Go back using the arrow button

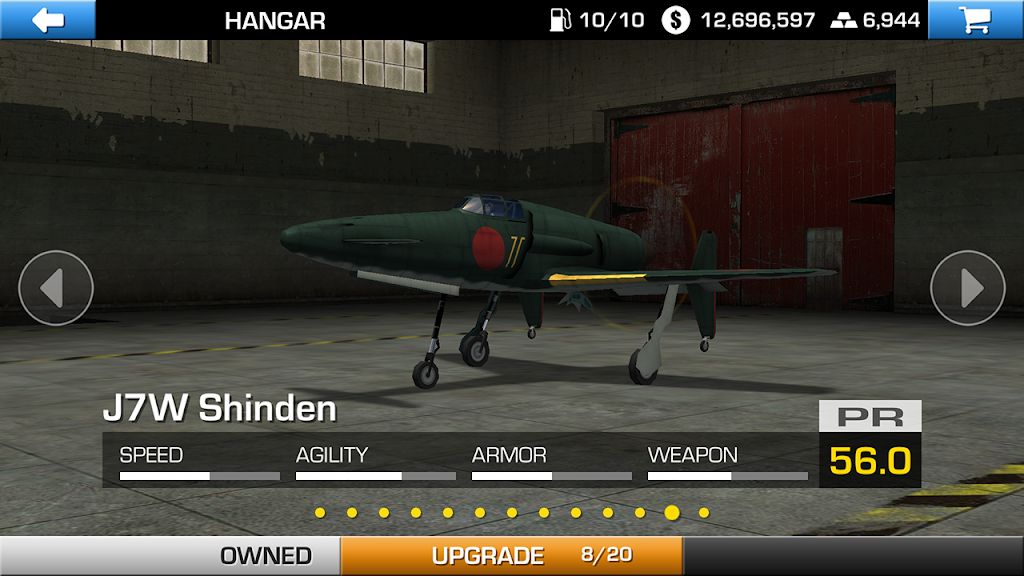[x=47, y=19]
